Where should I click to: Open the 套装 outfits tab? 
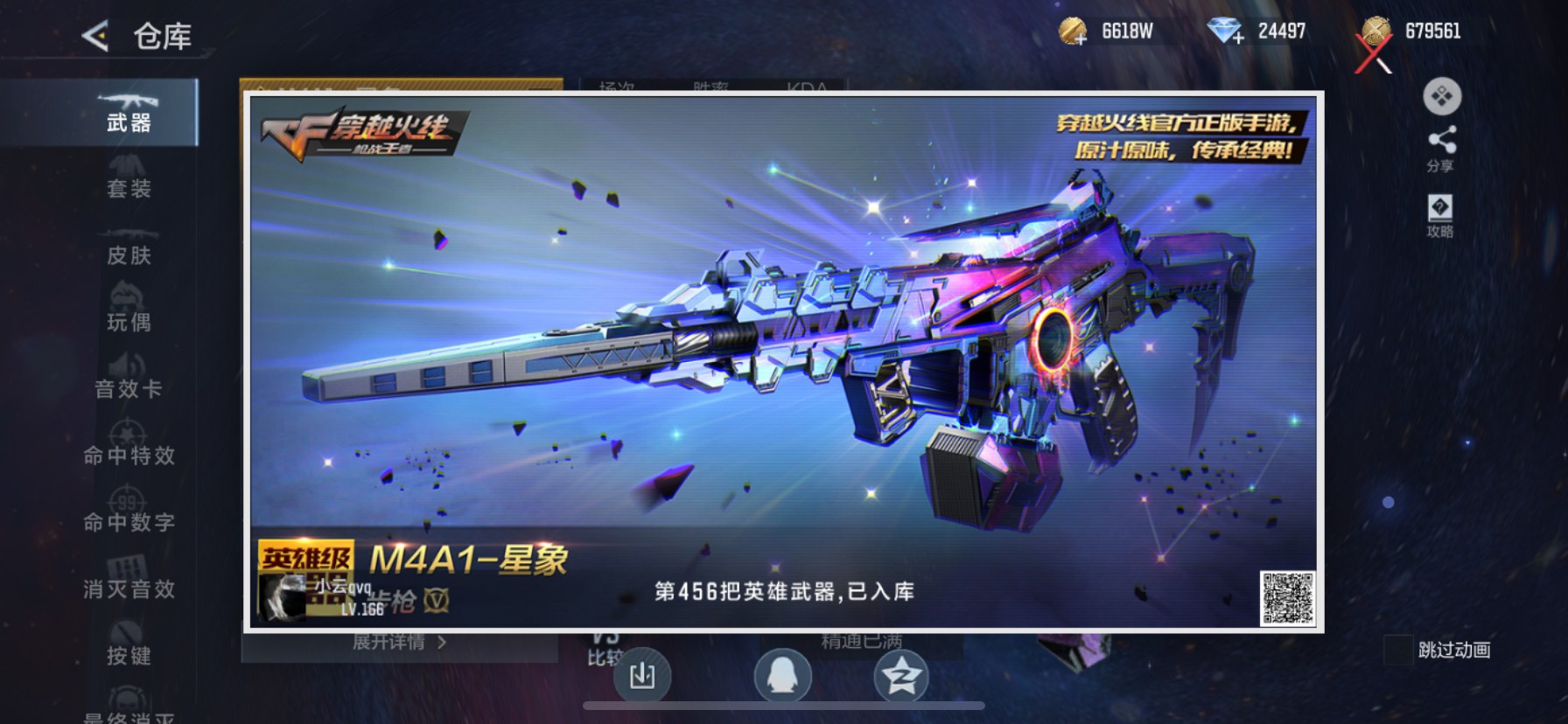(129, 179)
